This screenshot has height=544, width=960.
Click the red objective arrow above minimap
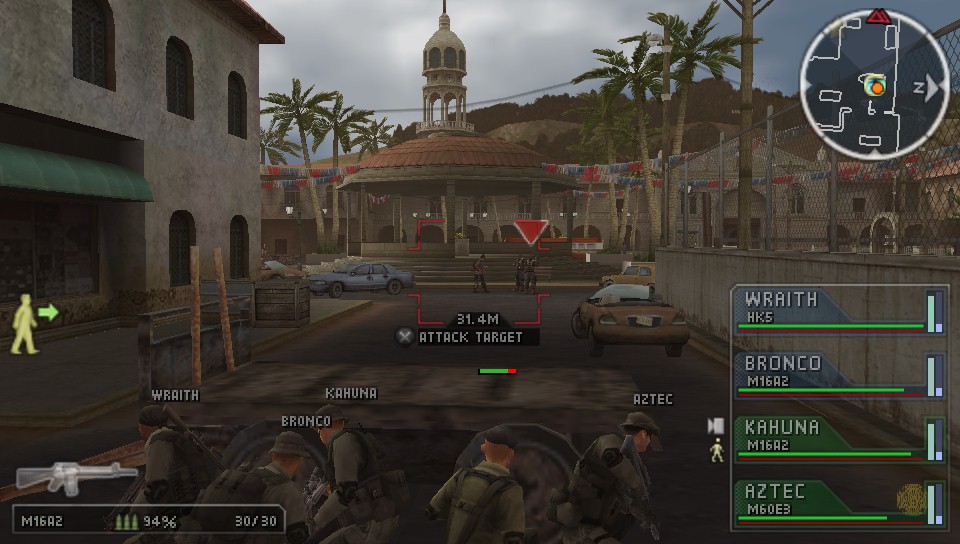(x=879, y=16)
